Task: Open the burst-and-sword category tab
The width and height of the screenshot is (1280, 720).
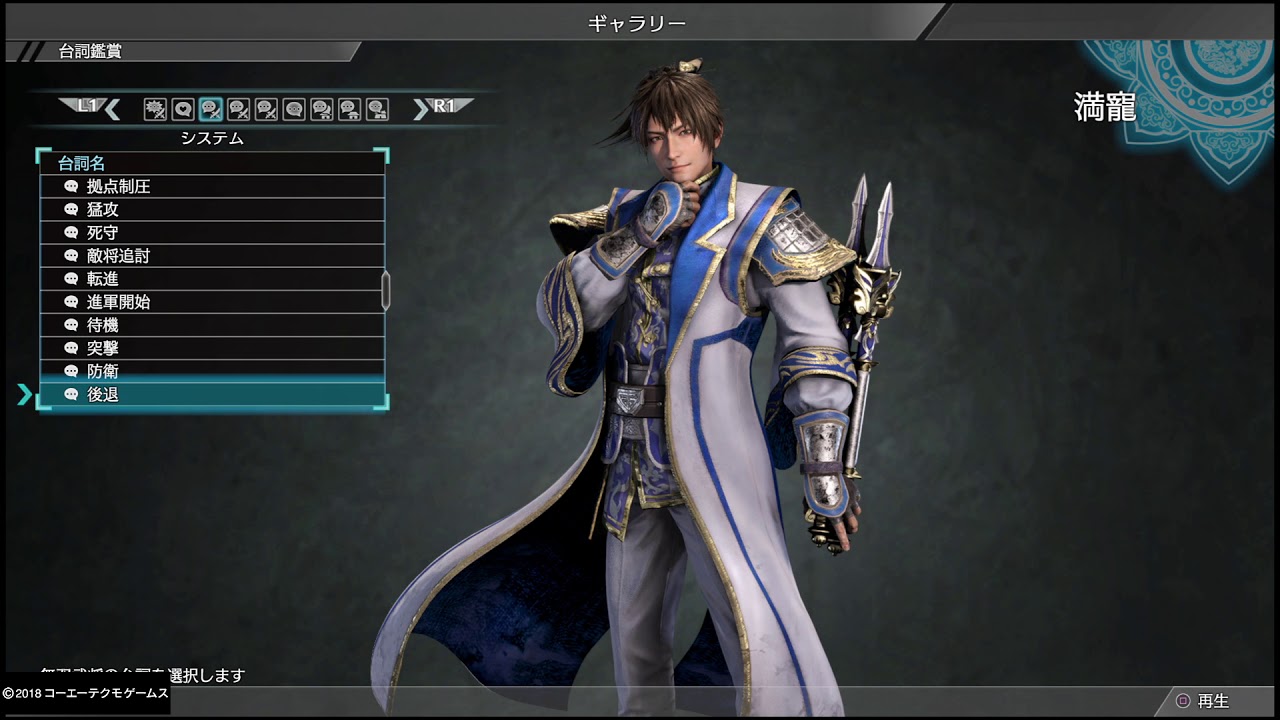Action: tap(155, 109)
